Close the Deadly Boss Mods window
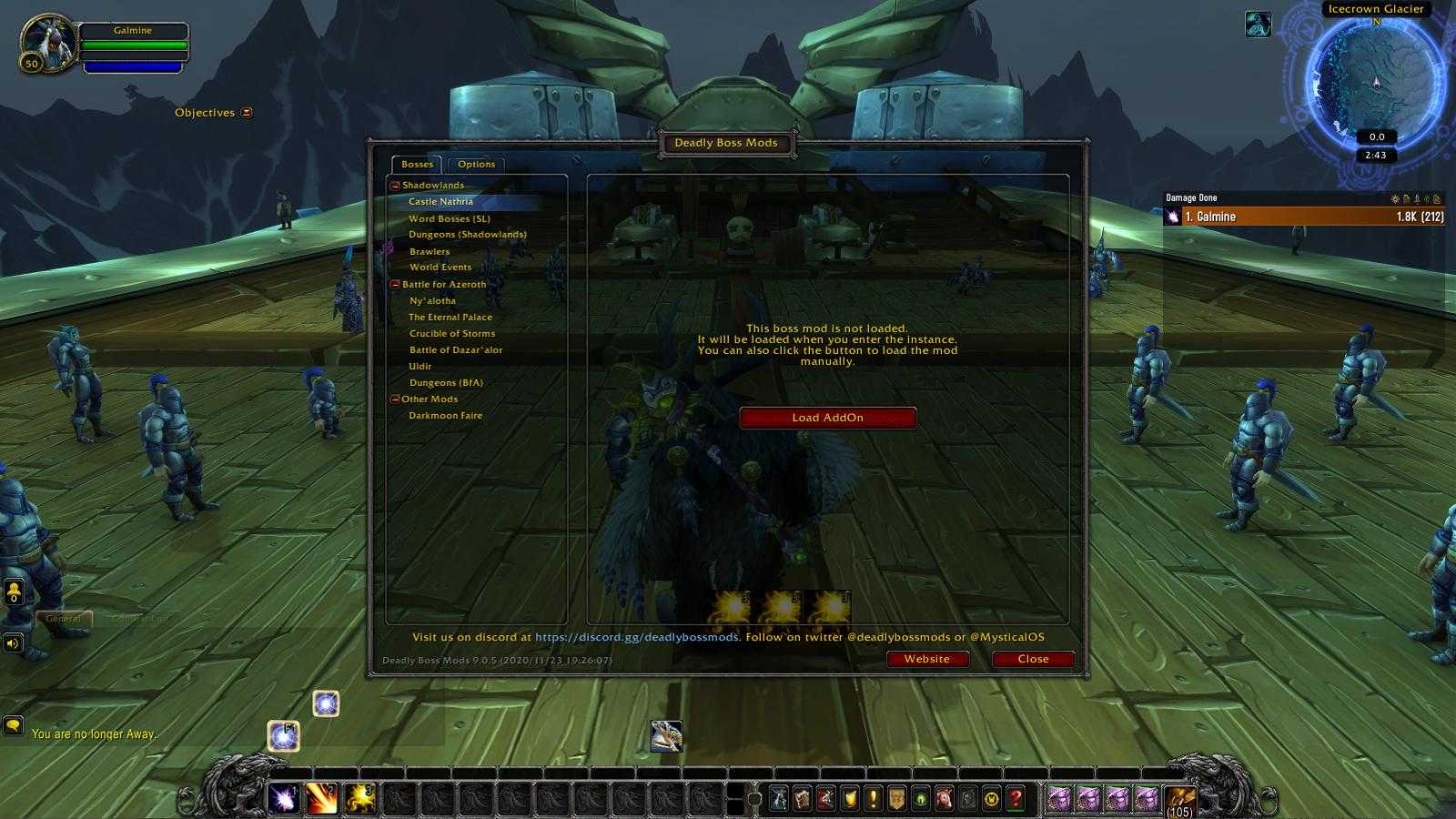Screen dimensions: 1456x819 (x=1033, y=659)
